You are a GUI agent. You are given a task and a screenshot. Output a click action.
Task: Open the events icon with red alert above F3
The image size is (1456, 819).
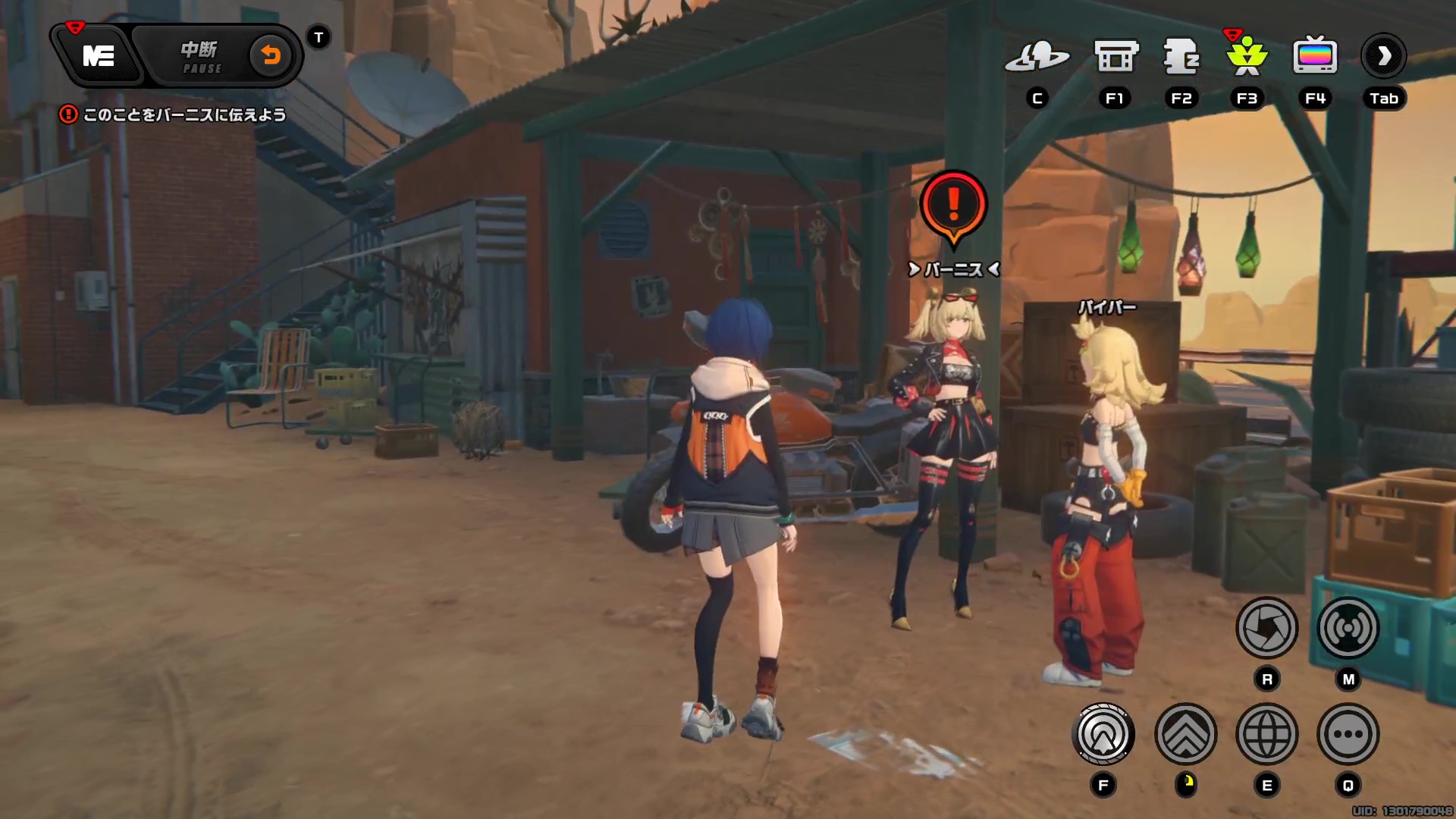[x=1247, y=57]
